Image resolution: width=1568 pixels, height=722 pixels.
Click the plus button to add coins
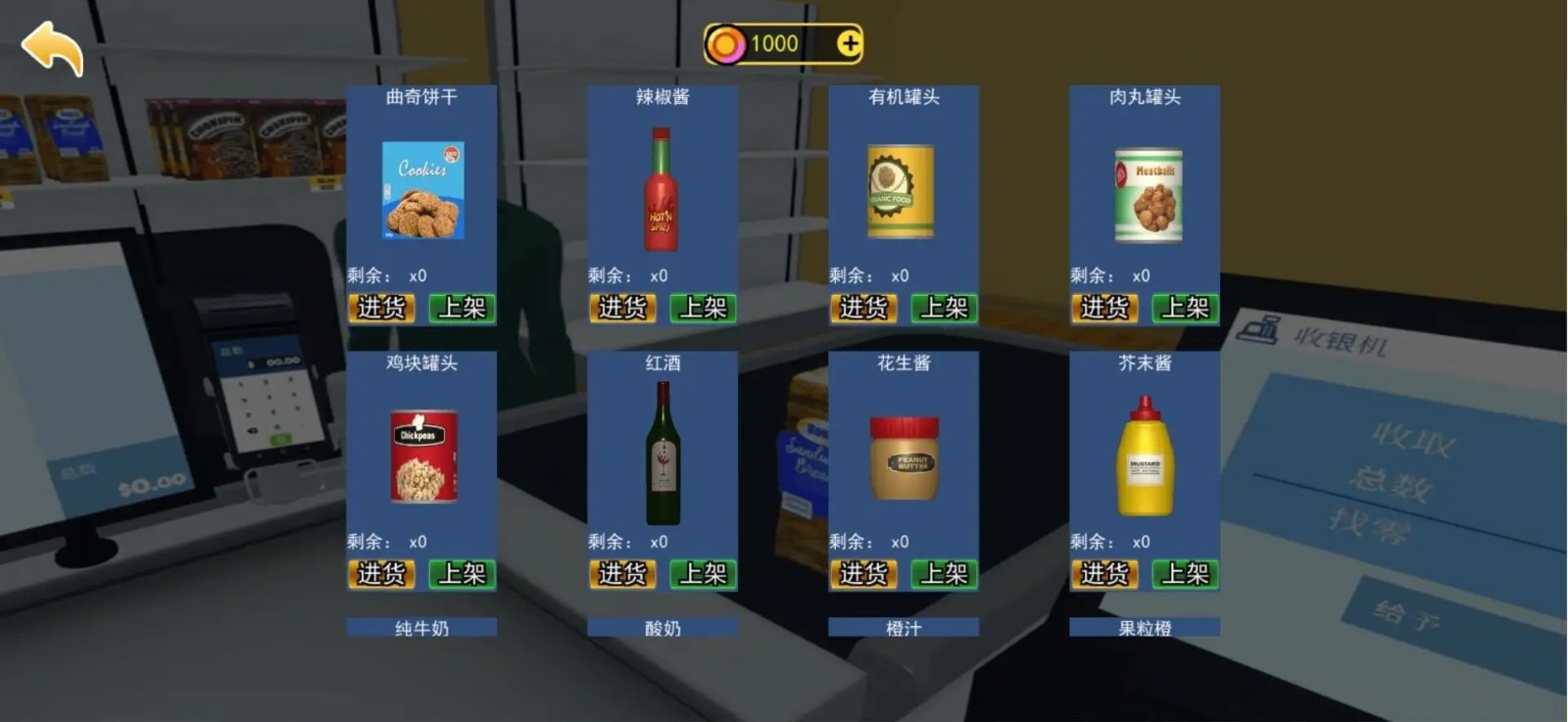click(849, 41)
